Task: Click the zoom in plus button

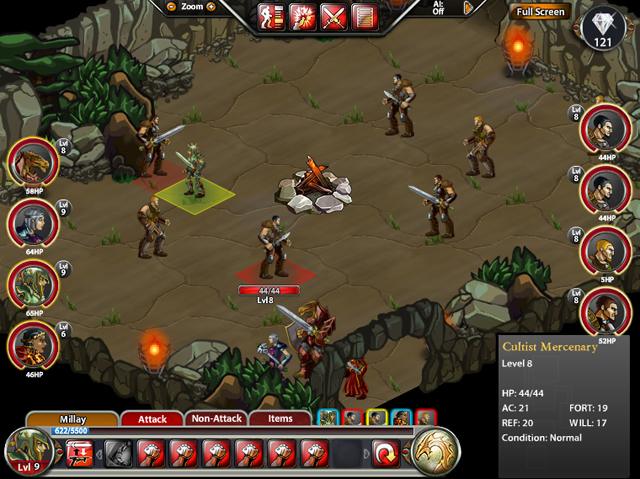Action: [211, 6]
